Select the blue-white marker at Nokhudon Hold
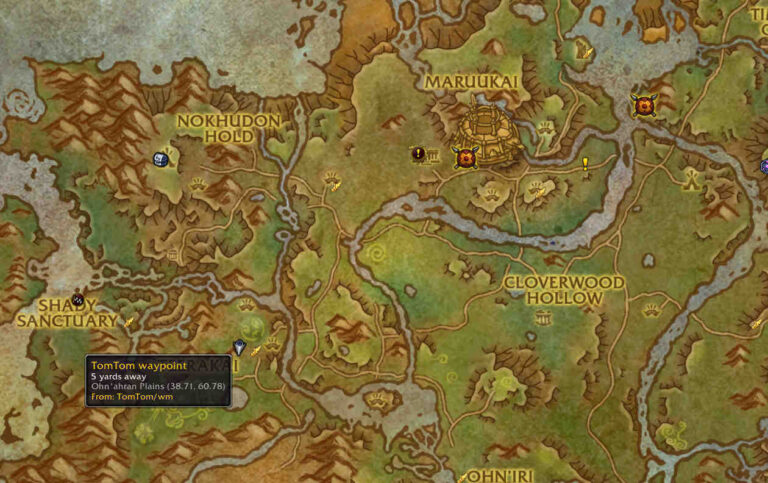This screenshot has height=483, width=768. [160, 159]
